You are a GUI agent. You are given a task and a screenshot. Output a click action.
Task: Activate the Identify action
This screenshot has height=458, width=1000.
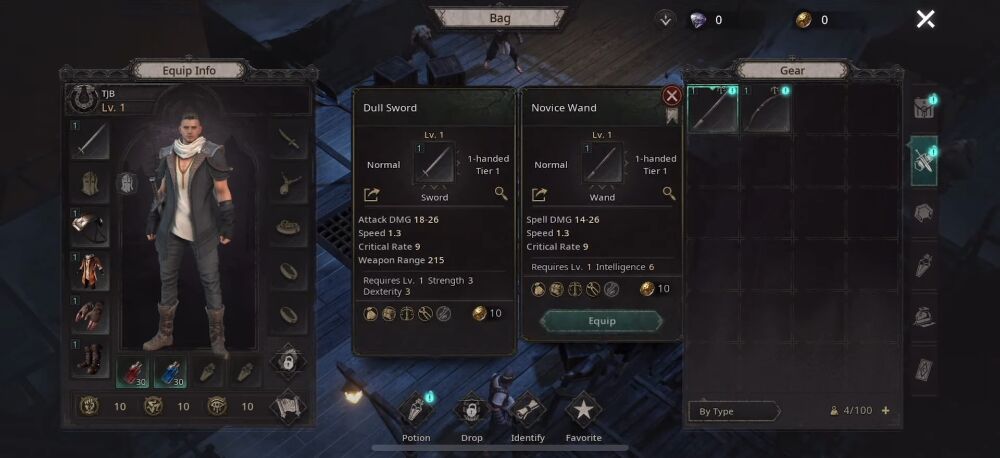pos(527,412)
